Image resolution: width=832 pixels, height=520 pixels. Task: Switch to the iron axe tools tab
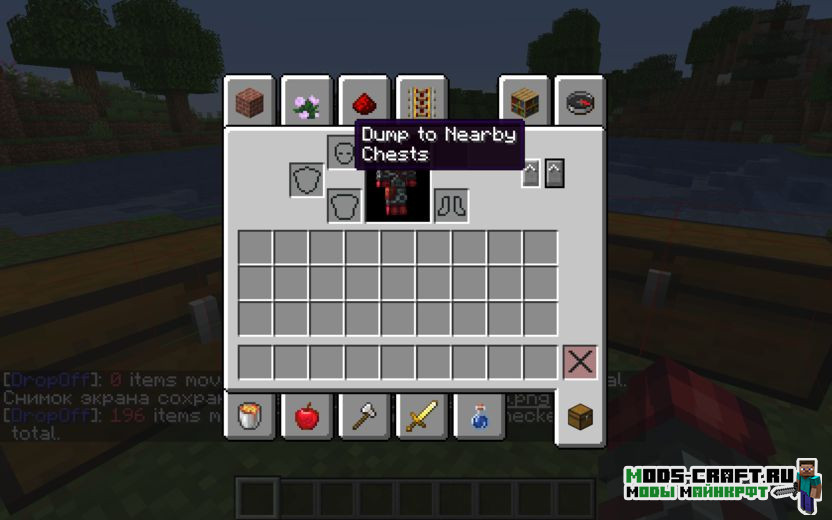363,416
